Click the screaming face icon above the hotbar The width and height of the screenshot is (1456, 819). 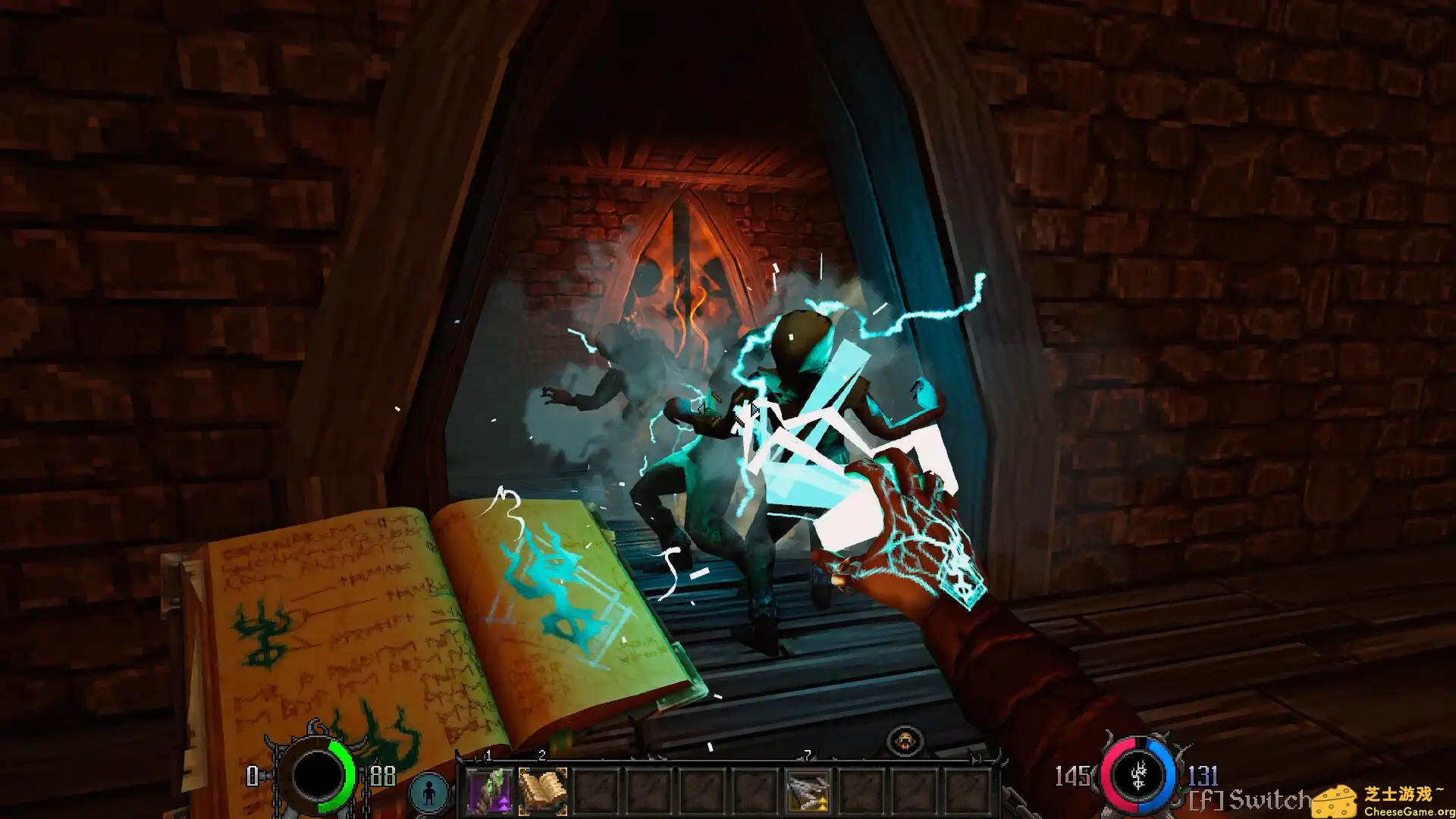(x=905, y=741)
